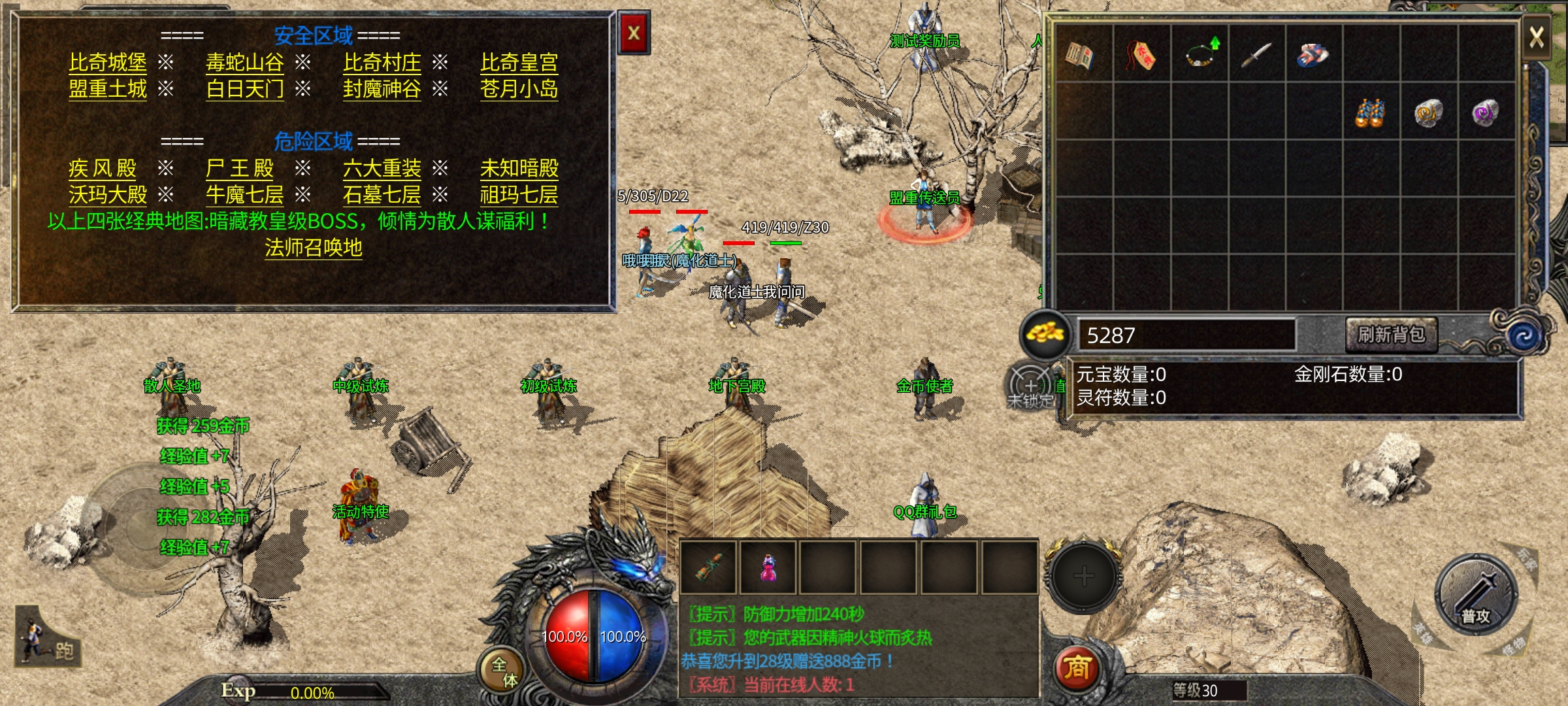Open the 法师召唤地 link
The width and height of the screenshot is (1568, 706).
[314, 248]
